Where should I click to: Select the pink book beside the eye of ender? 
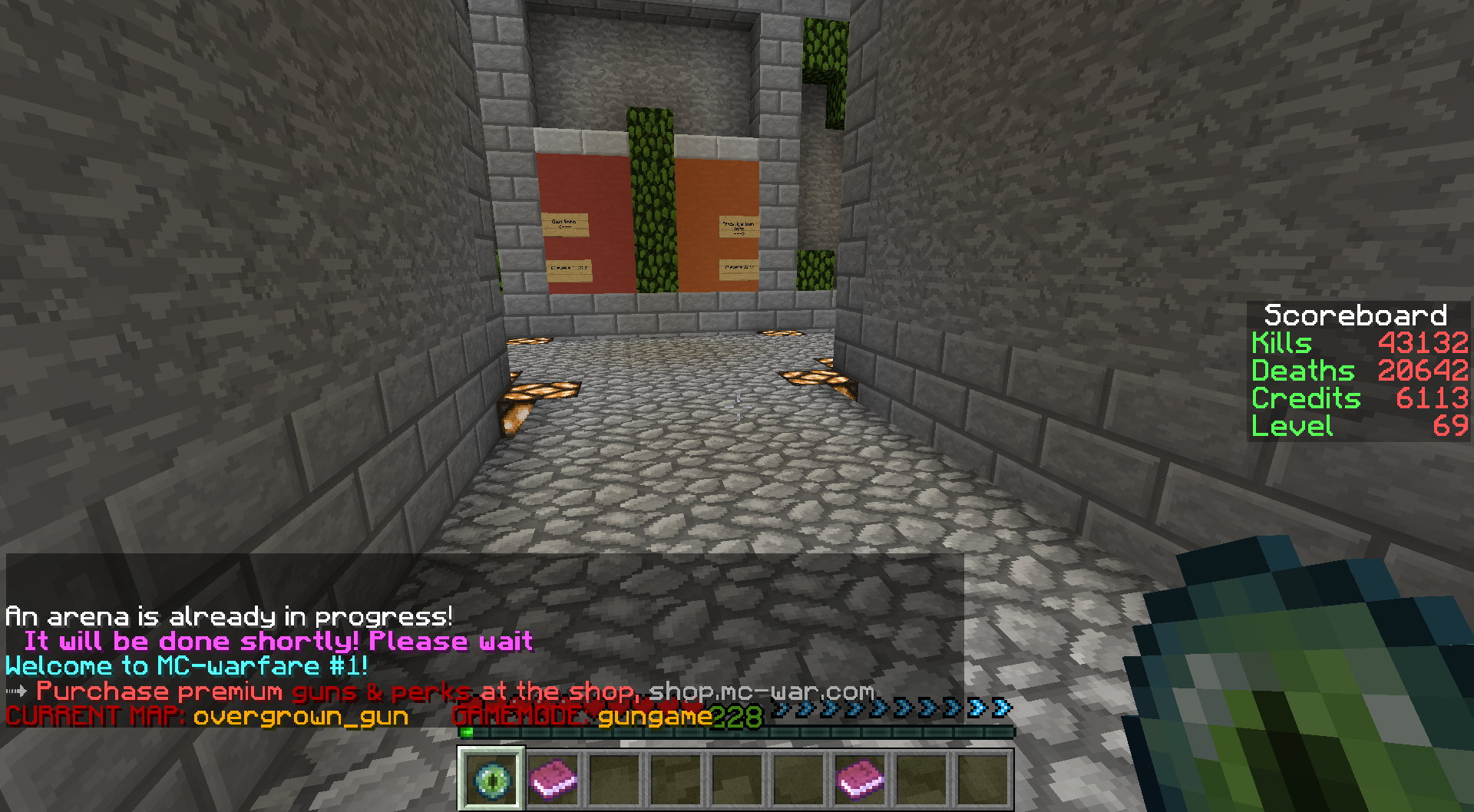tap(553, 778)
